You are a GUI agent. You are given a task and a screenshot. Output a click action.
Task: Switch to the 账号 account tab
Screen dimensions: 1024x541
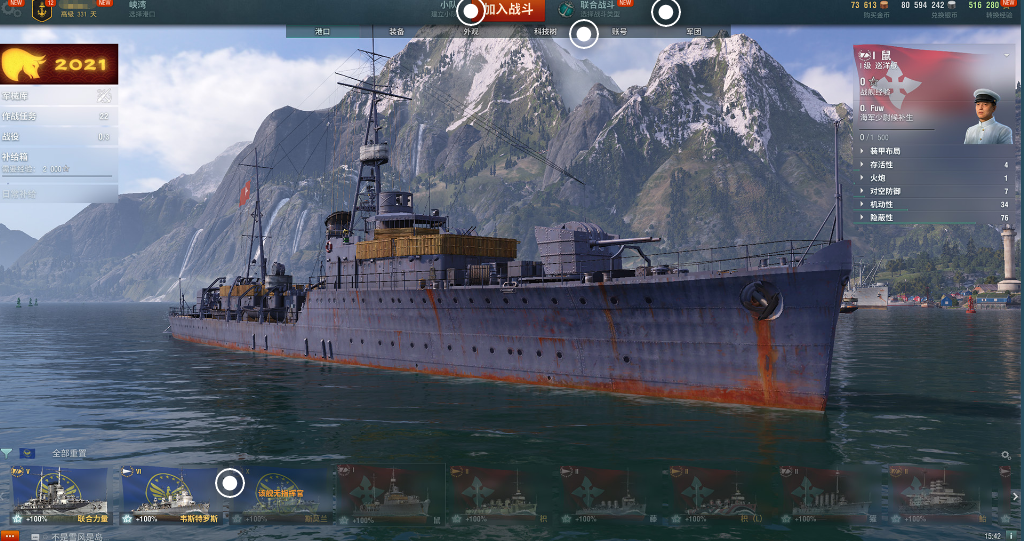tap(619, 32)
